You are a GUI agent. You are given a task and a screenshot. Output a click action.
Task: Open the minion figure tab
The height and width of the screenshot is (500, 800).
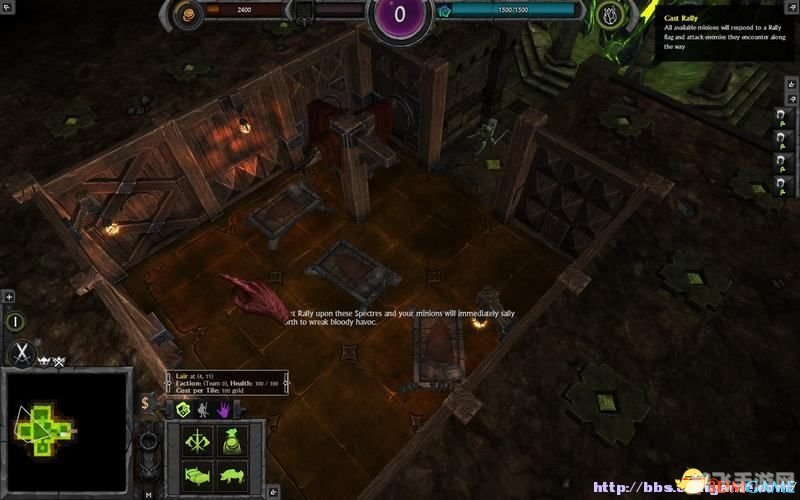point(201,409)
